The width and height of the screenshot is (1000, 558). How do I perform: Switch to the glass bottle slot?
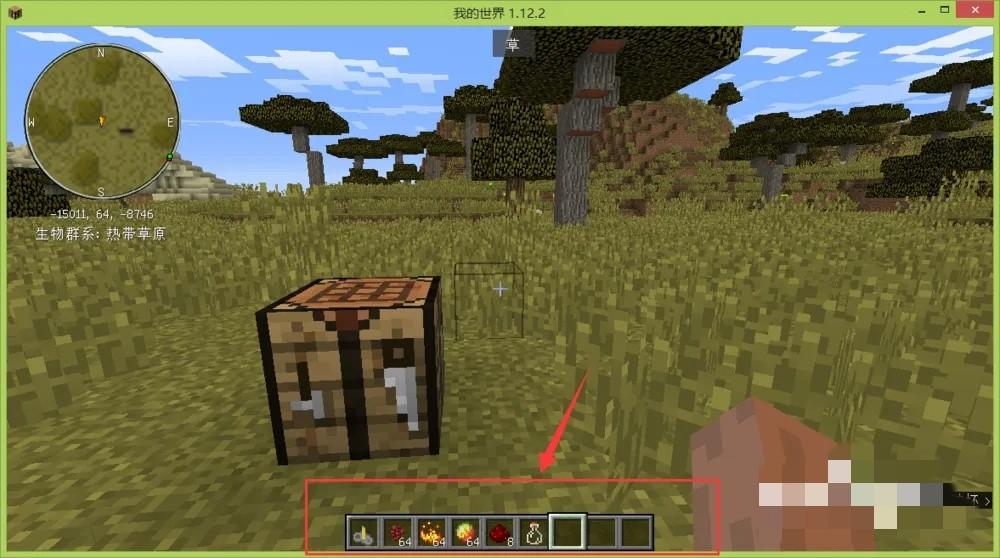click(x=534, y=531)
